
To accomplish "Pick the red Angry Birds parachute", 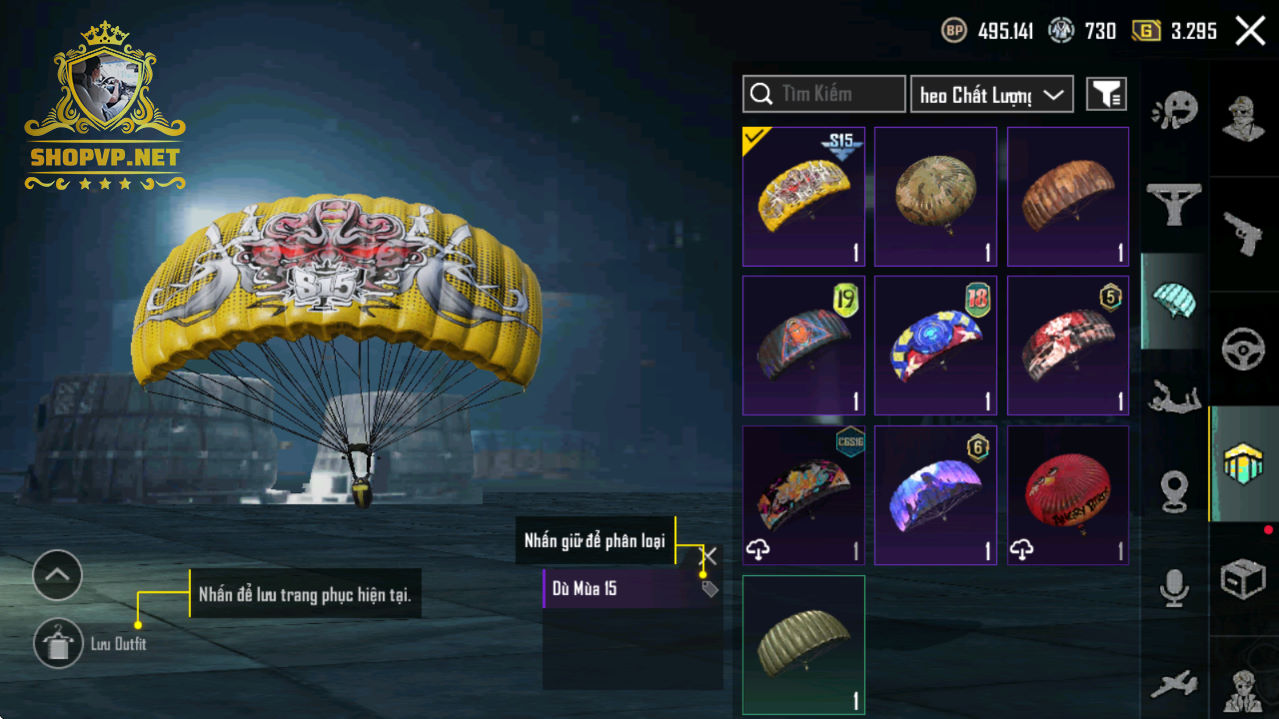I will [x=1068, y=495].
